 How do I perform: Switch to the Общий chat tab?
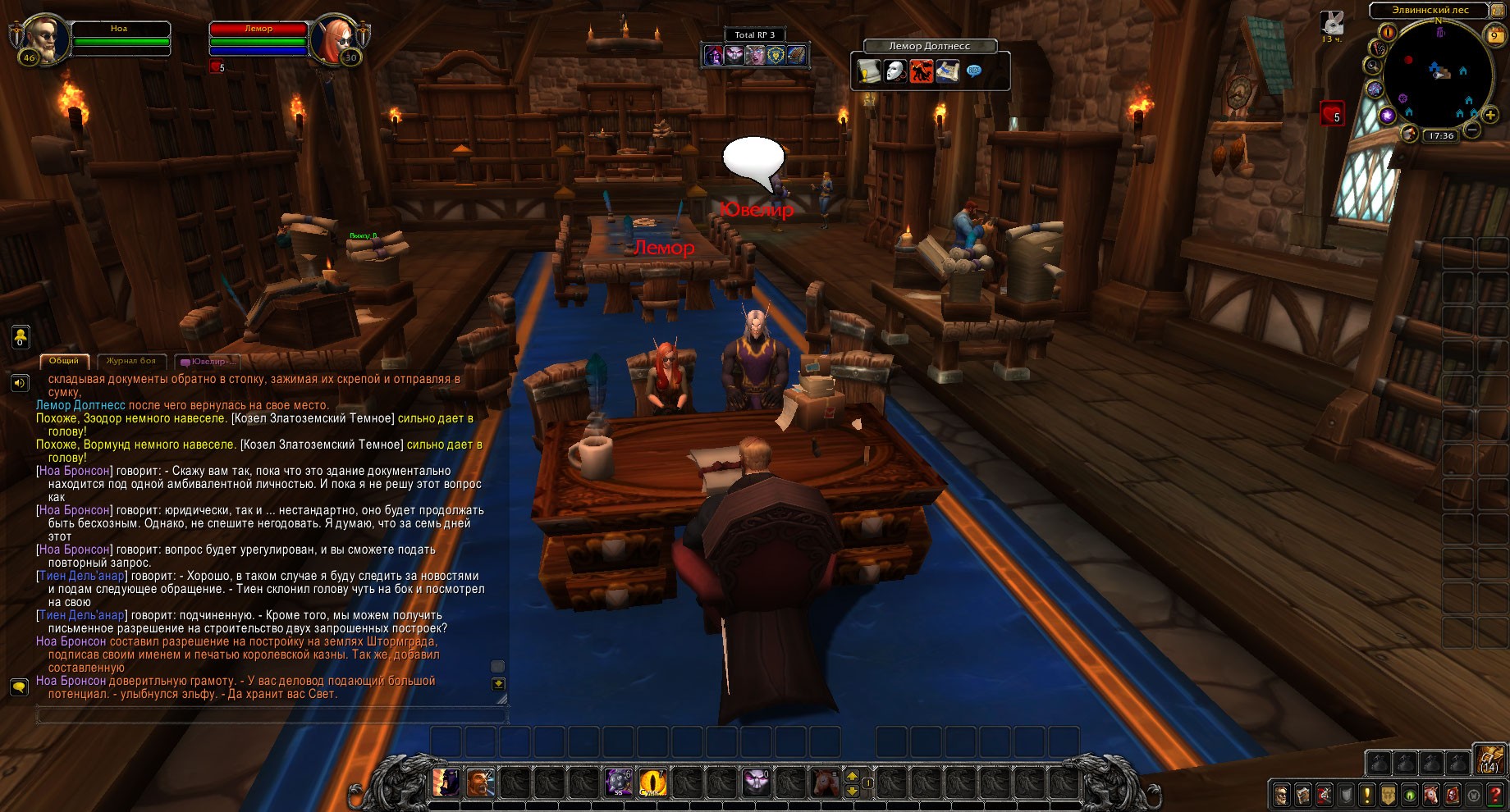[64, 361]
